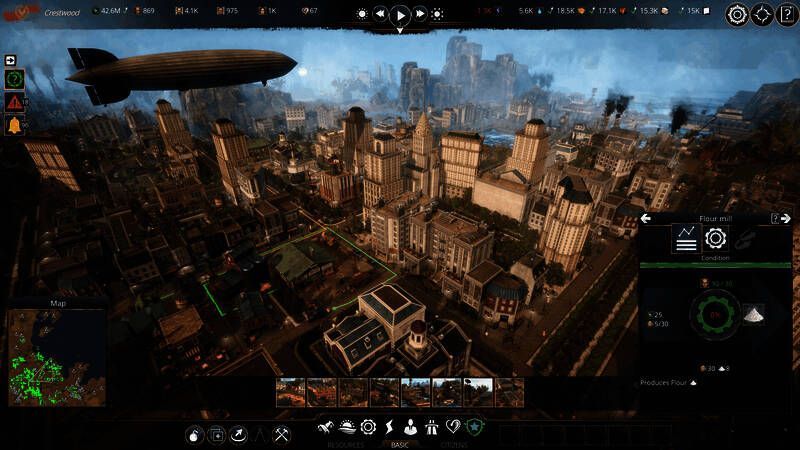Viewport: 800px width, 450px height.
Task: Click the red warning triangle alert
Action: [x=14, y=102]
